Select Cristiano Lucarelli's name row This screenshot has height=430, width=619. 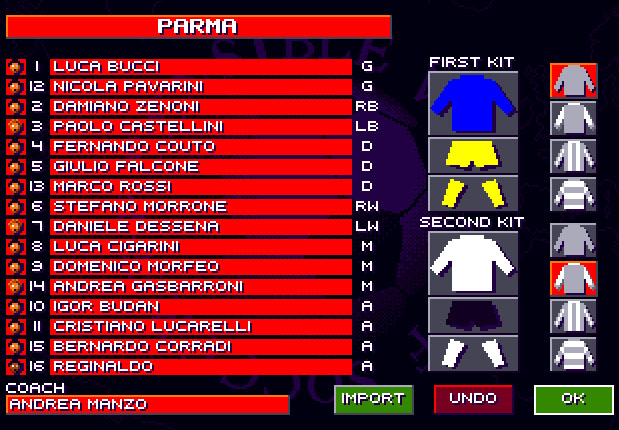point(200,327)
